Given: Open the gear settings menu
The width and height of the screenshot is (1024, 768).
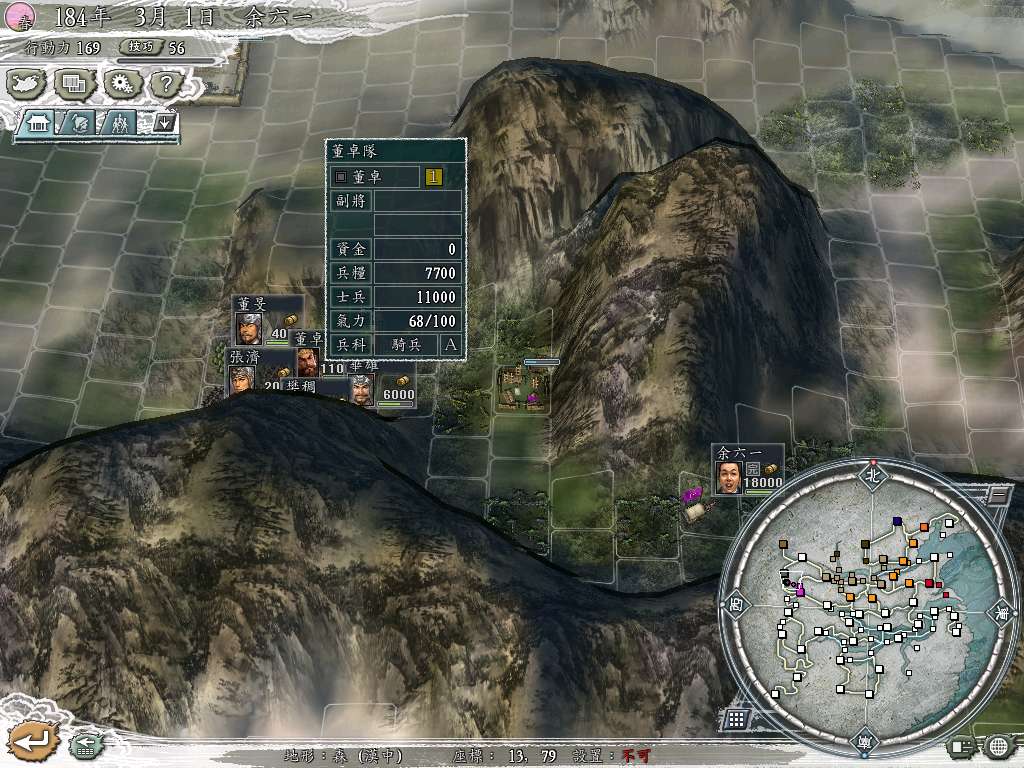Looking at the screenshot, I should click(x=123, y=85).
